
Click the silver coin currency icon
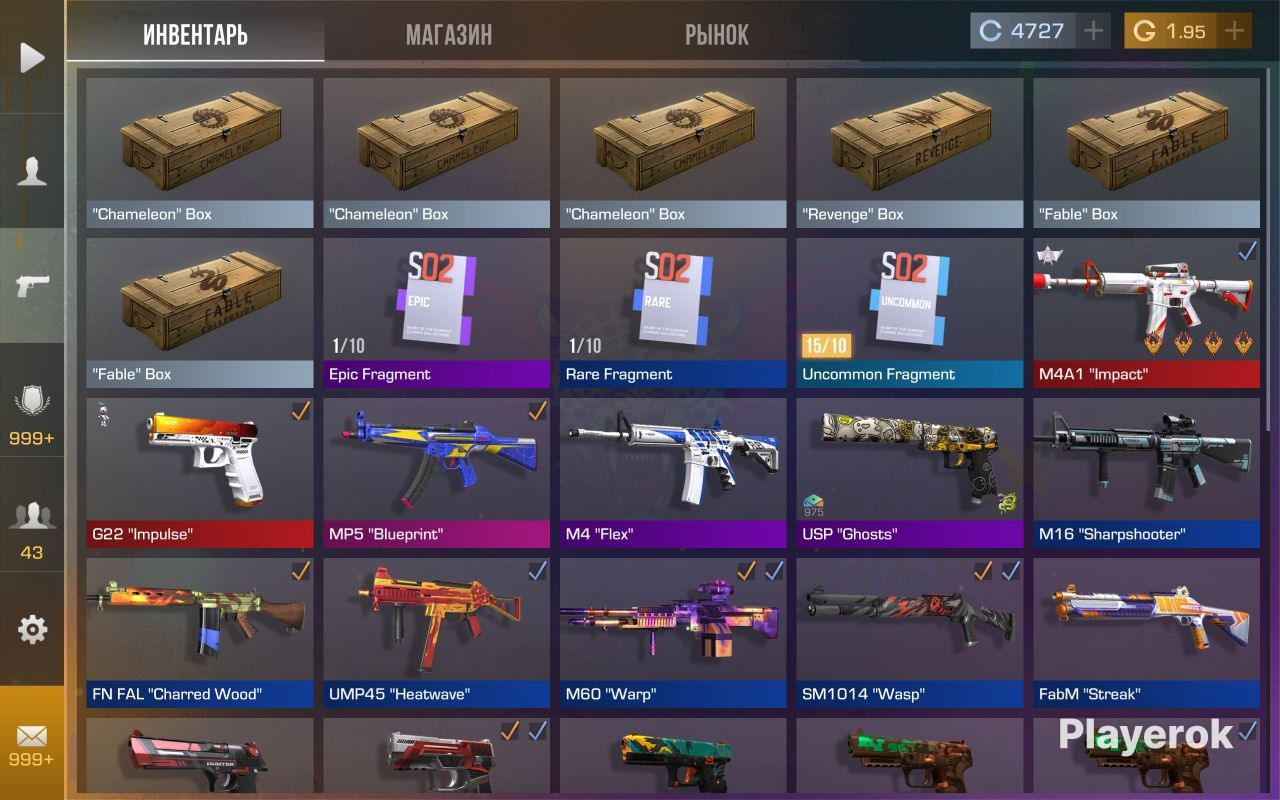pos(990,30)
